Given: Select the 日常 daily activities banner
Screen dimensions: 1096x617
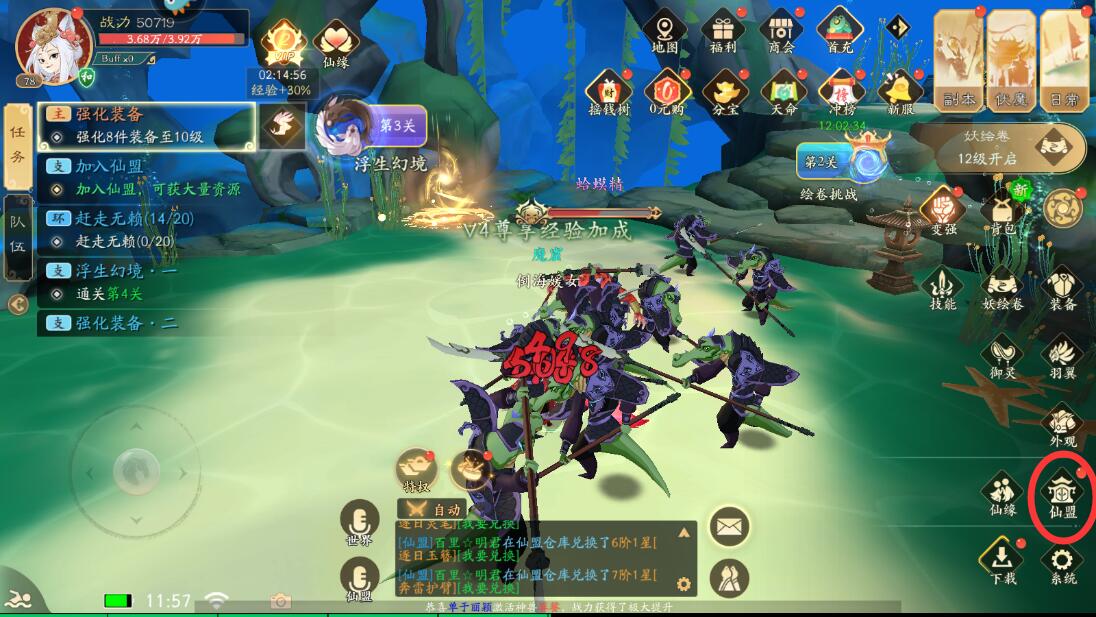Looking at the screenshot, I should pos(1064,58).
